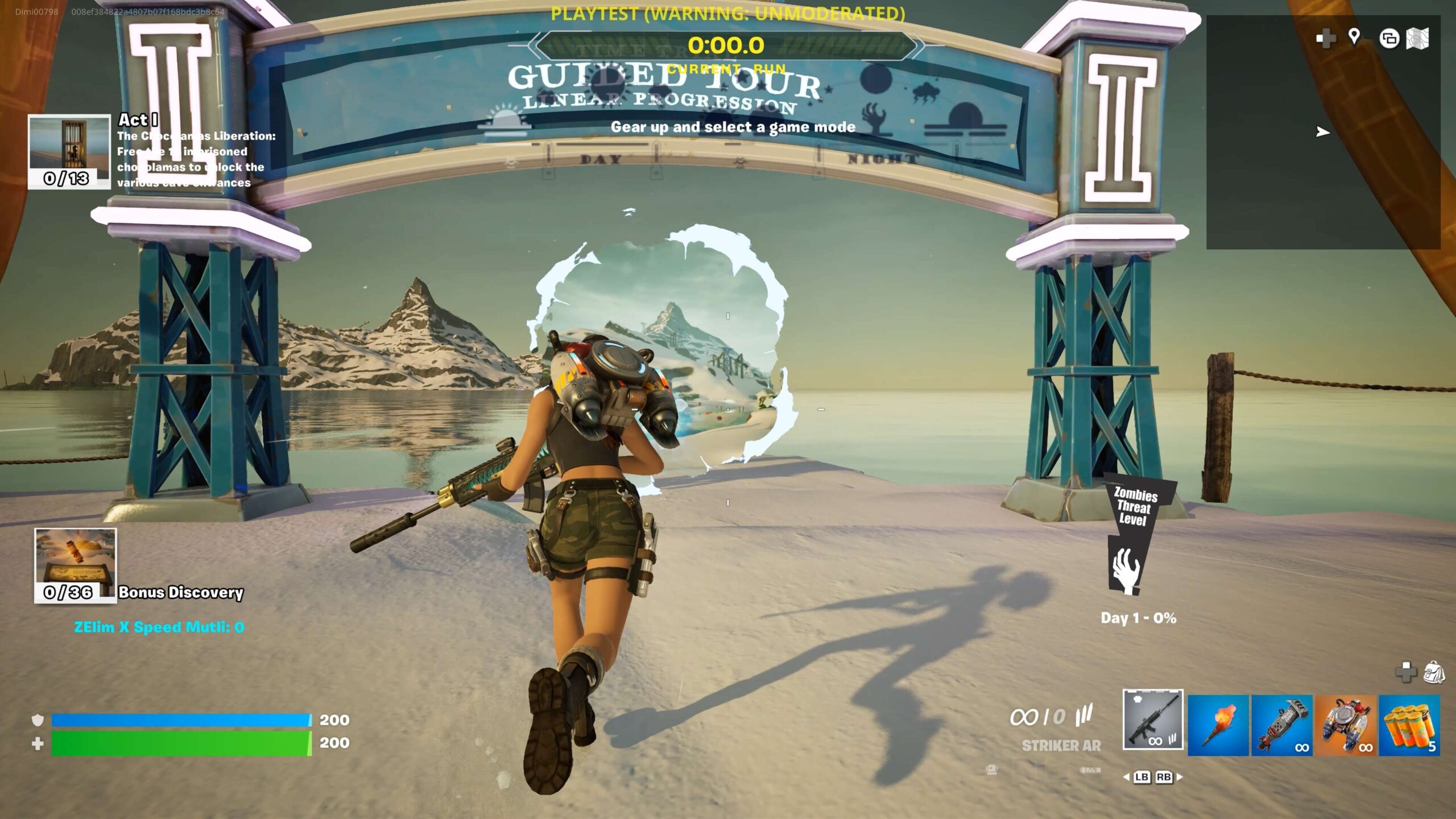Equip the flaming torch slot

click(1218, 725)
